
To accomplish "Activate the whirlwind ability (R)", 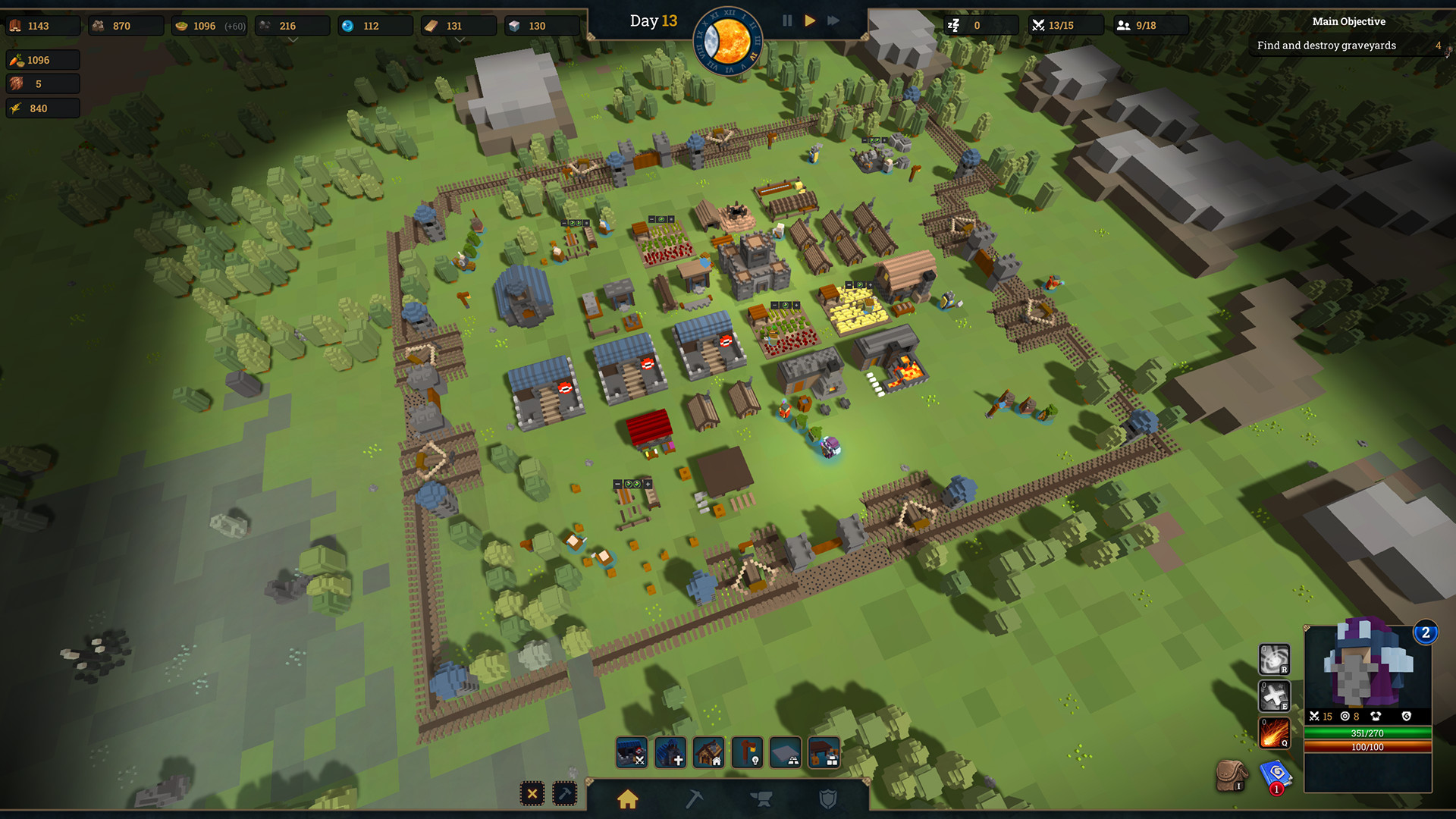I will coord(1272,659).
